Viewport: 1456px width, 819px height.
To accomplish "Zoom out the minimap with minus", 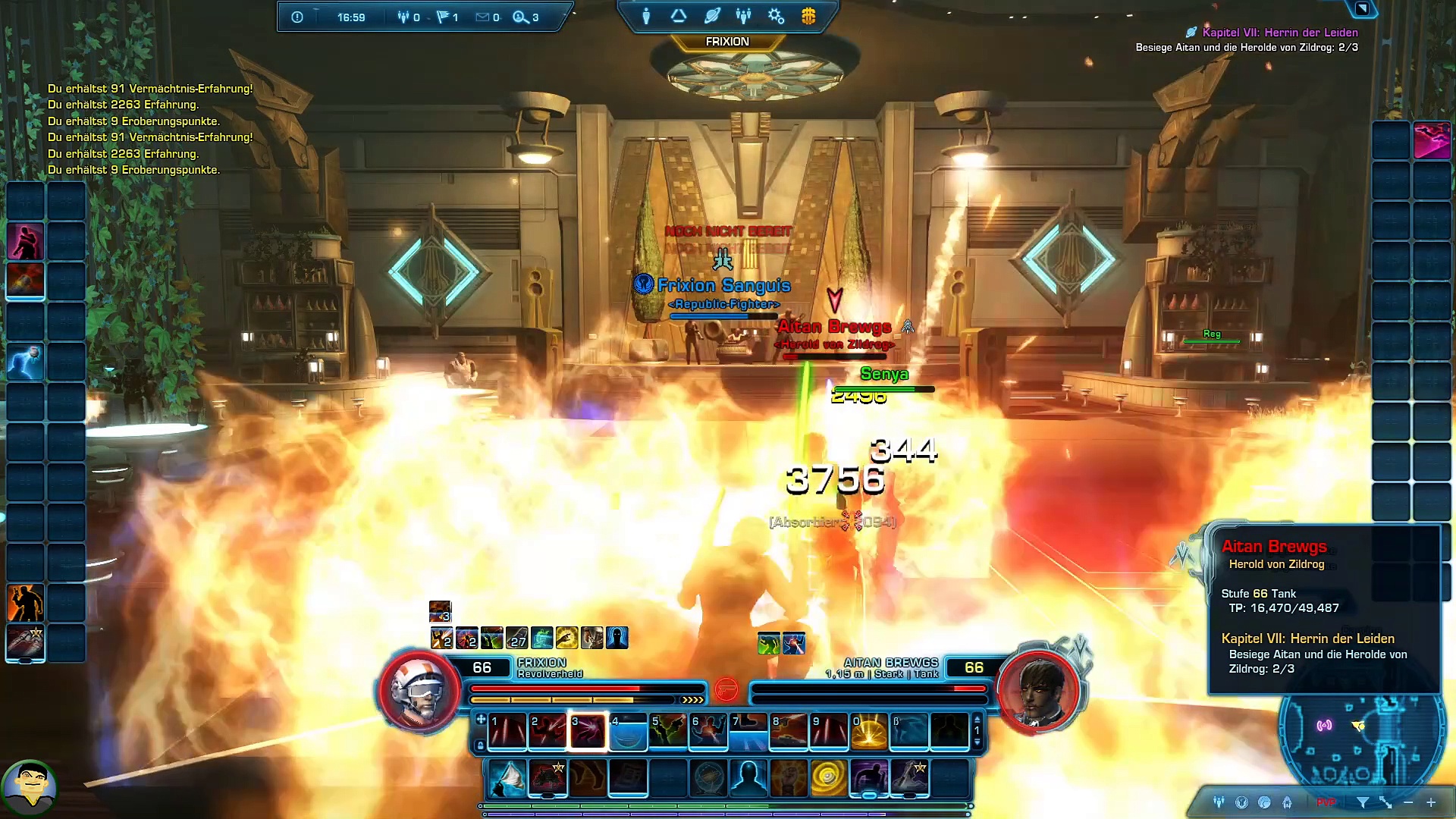I will (1408, 802).
